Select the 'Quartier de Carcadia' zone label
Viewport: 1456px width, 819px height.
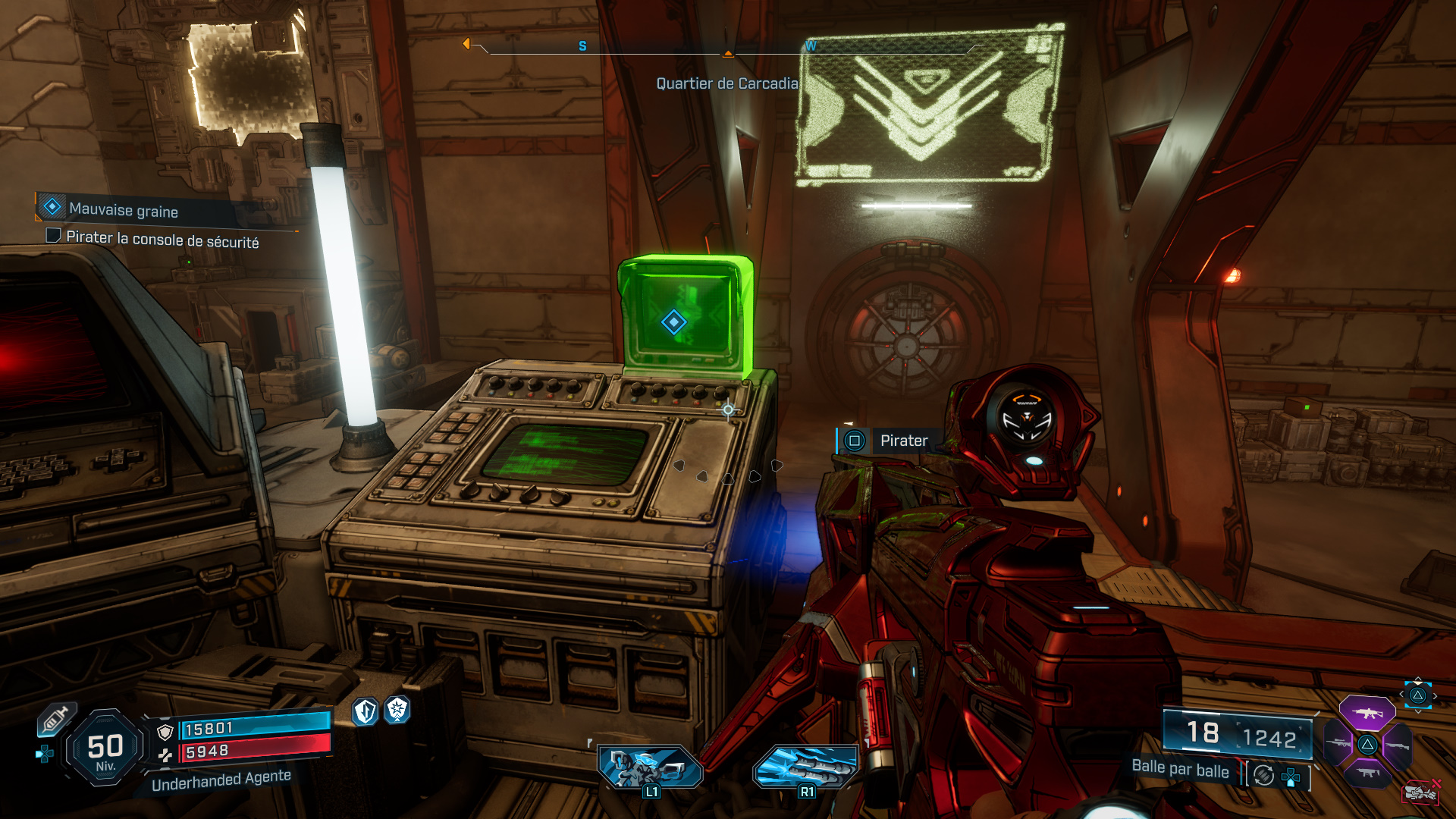point(728,83)
